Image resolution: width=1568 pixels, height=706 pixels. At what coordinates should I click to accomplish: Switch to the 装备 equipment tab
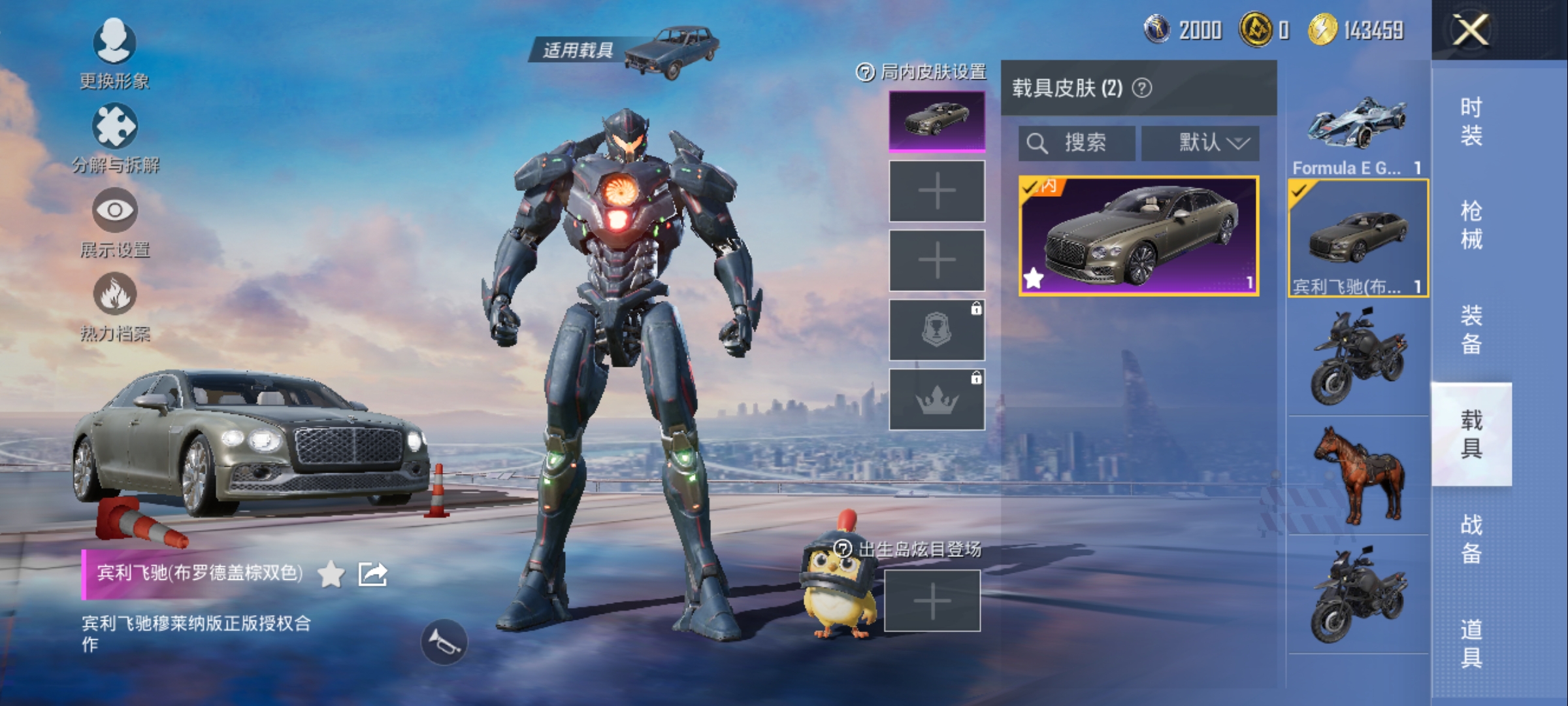point(1471,329)
